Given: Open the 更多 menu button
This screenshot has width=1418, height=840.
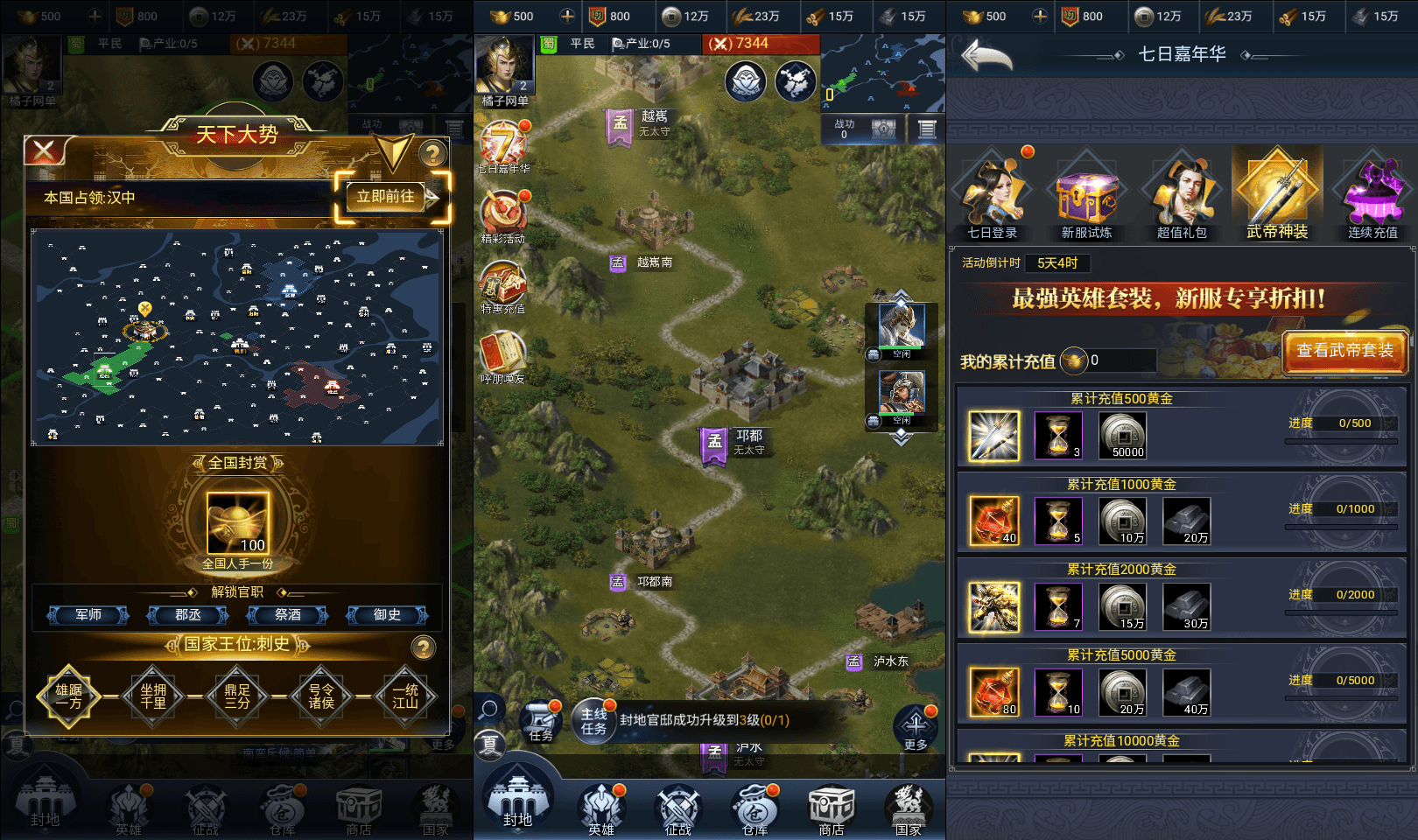Looking at the screenshot, I should [x=916, y=728].
